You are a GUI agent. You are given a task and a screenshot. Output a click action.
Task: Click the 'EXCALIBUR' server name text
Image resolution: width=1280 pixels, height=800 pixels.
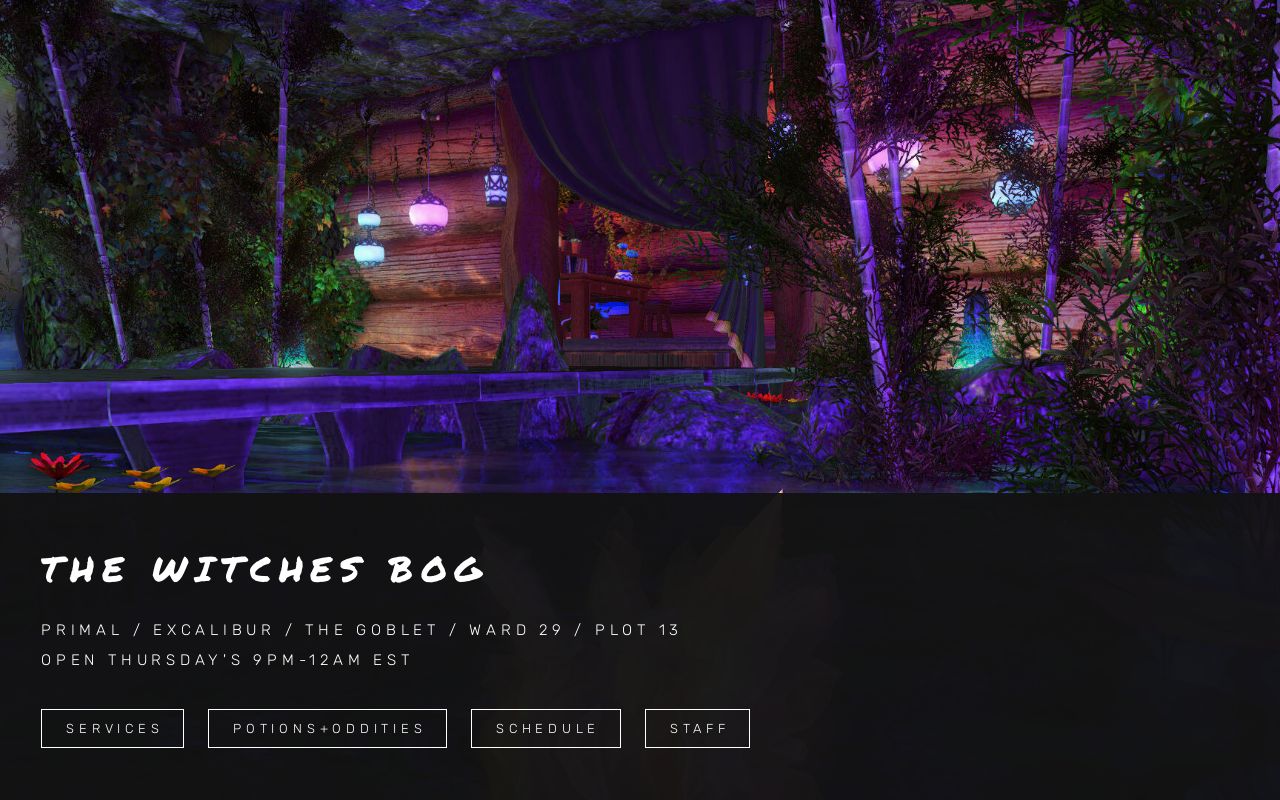click(x=213, y=629)
